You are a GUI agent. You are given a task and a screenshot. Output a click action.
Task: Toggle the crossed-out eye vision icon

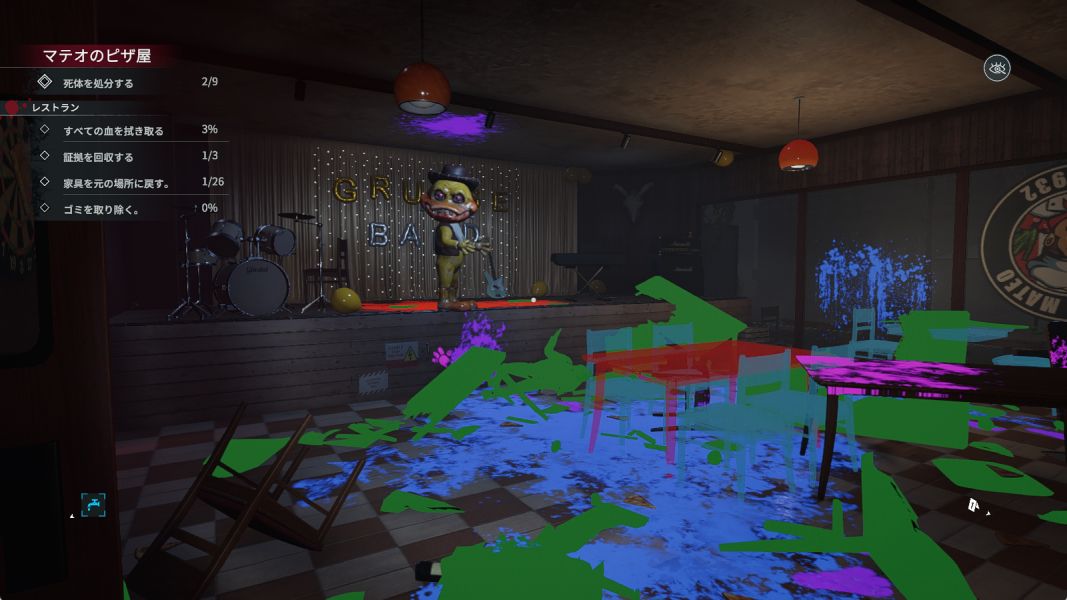tap(997, 68)
